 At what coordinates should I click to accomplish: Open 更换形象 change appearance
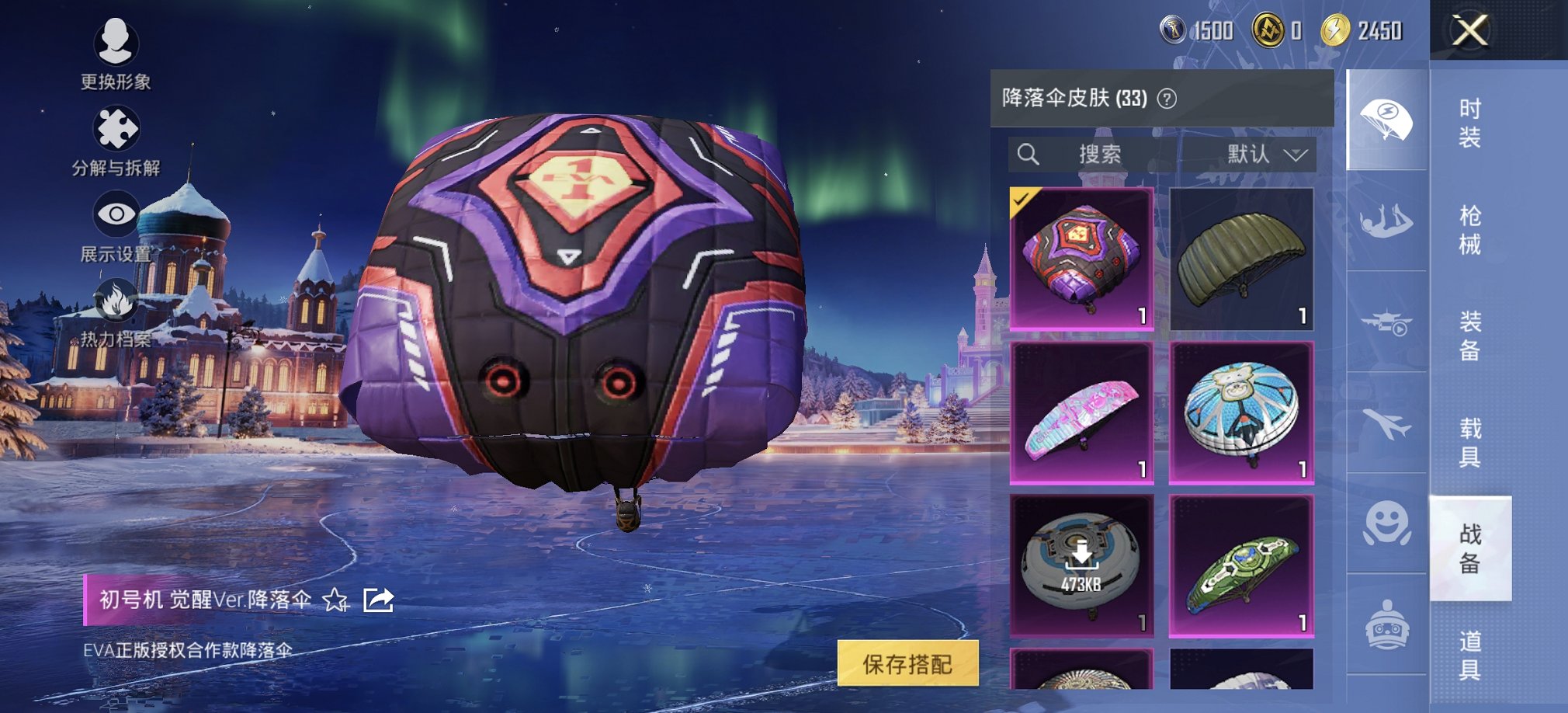116,52
